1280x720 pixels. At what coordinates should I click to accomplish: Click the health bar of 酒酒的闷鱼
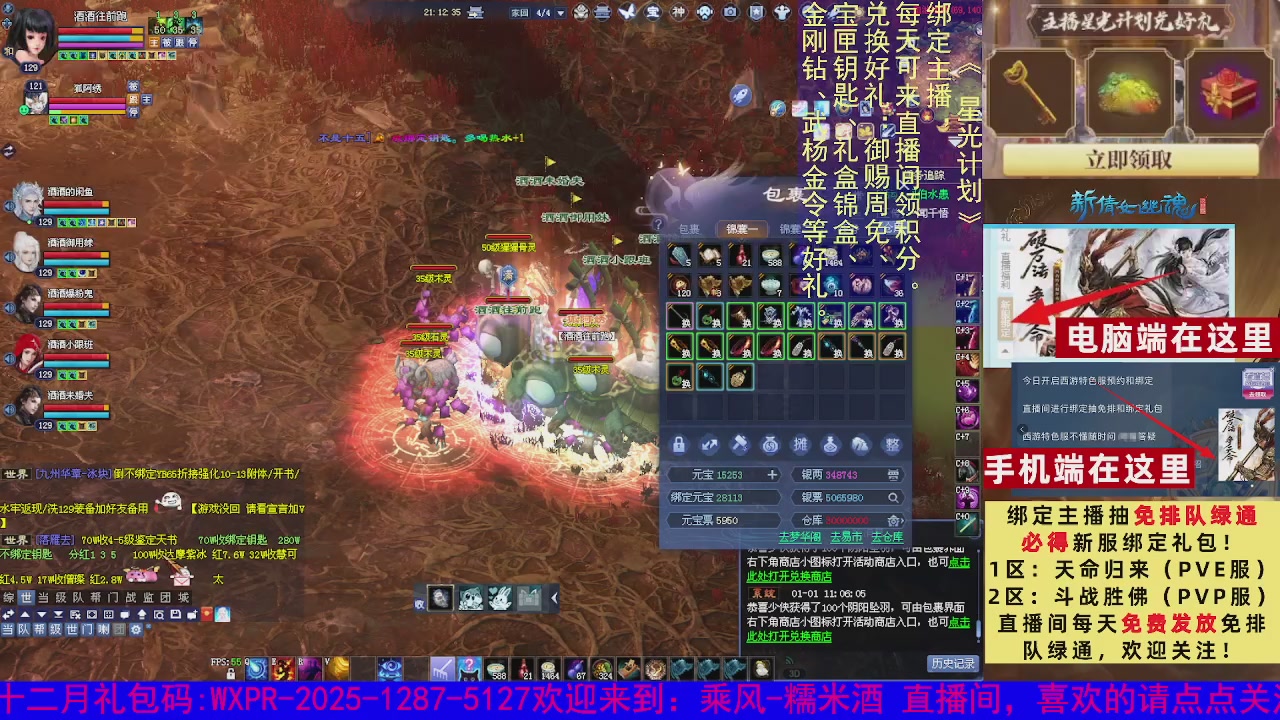[75, 204]
